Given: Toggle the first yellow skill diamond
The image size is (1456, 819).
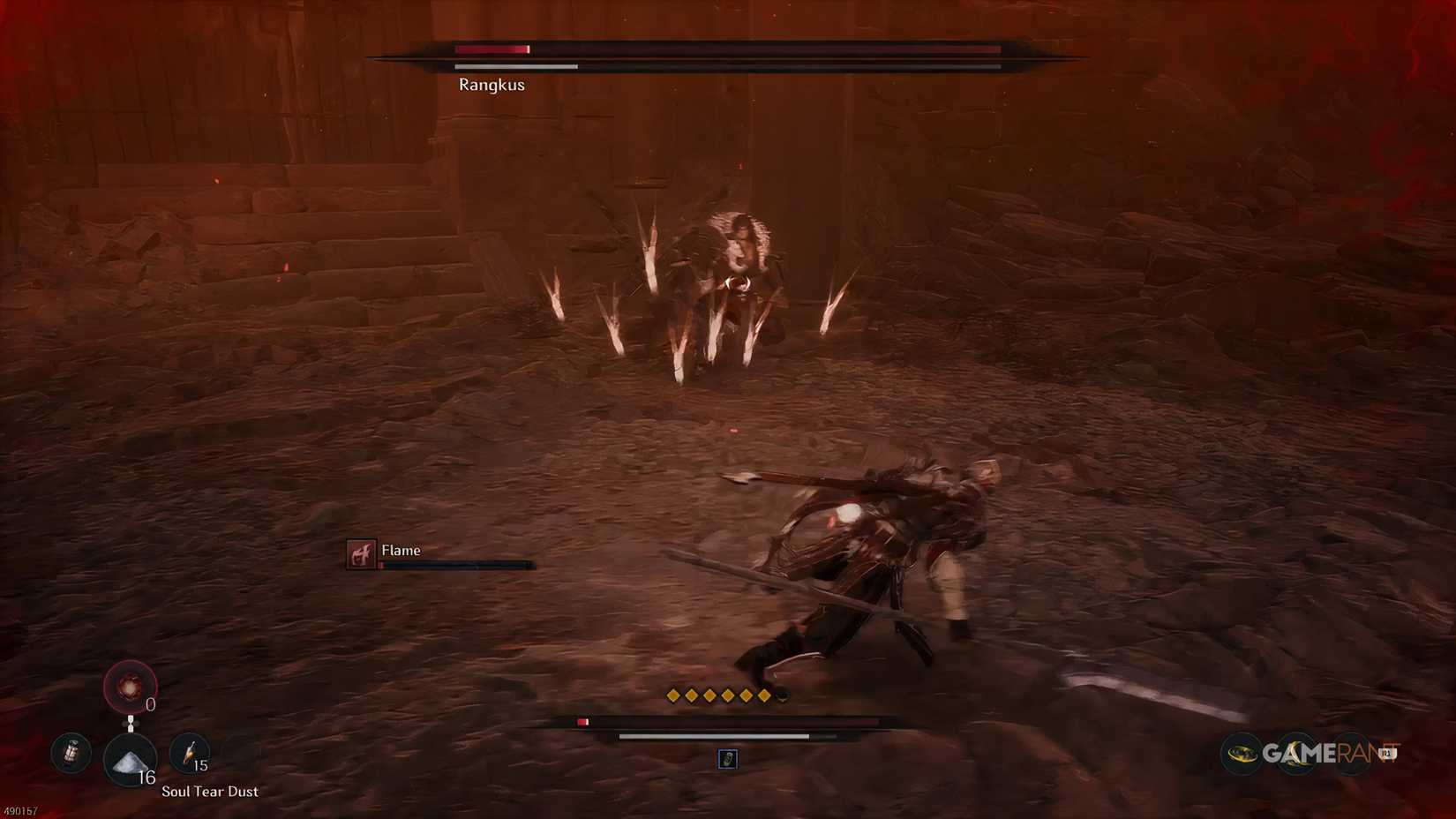Looking at the screenshot, I should coord(672,695).
